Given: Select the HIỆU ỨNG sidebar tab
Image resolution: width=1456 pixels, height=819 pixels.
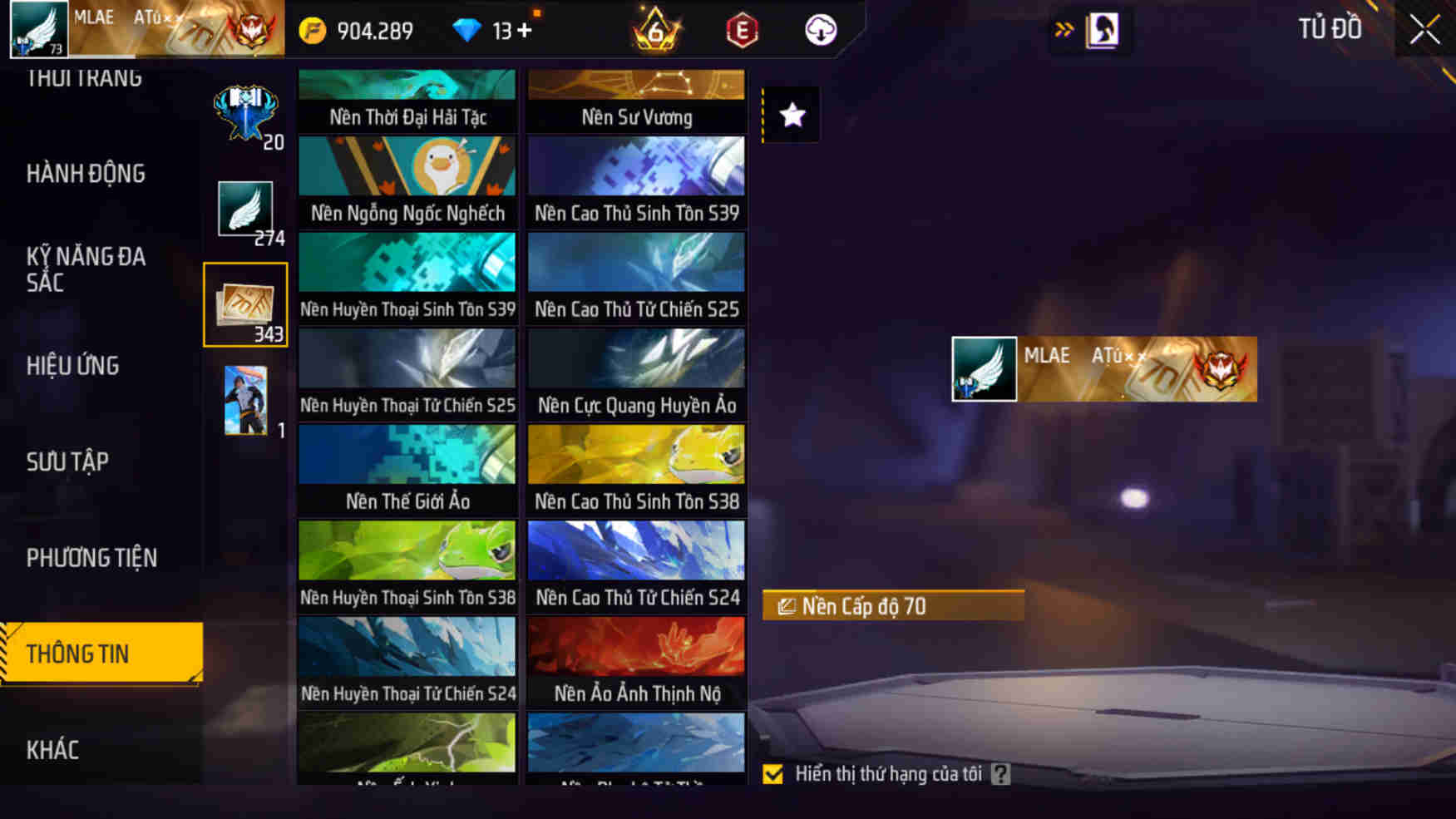Looking at the screenshot, I should [x=72, y=366].
